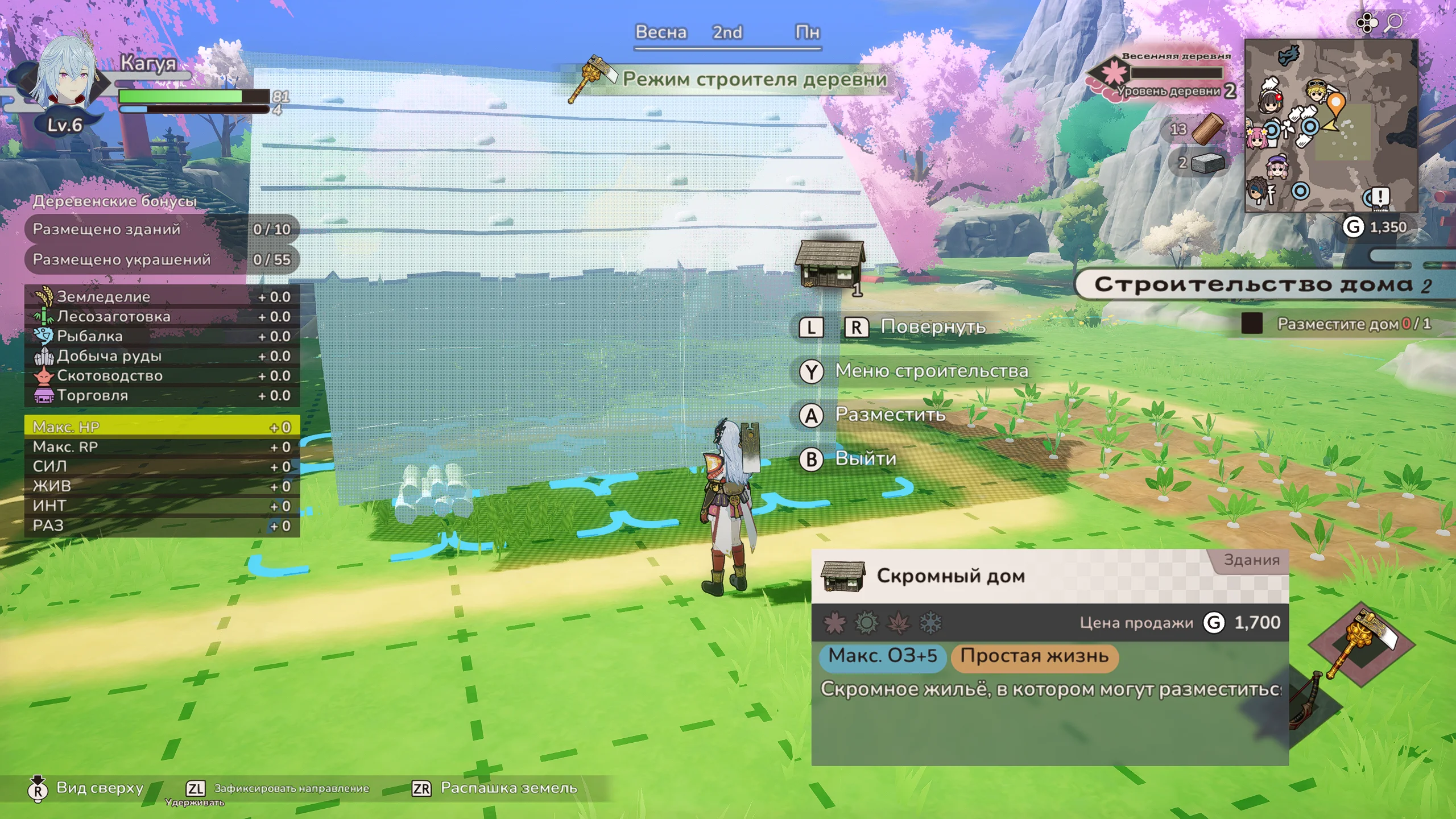The width and height of the screenshot is (1456, 819).
Task: Select the highlighted Макс. HP bonus row
Action: point(162,427)
